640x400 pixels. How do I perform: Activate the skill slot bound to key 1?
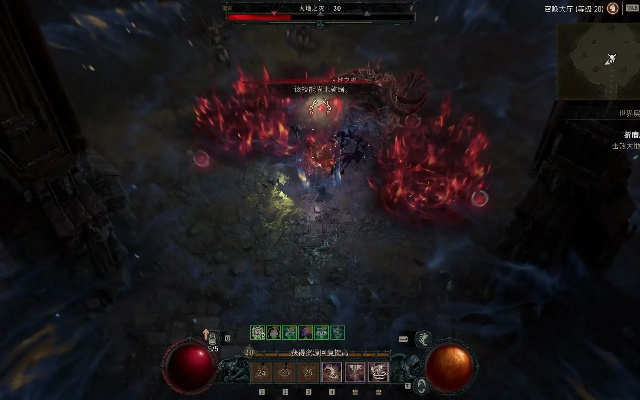[x=262, y=372]
